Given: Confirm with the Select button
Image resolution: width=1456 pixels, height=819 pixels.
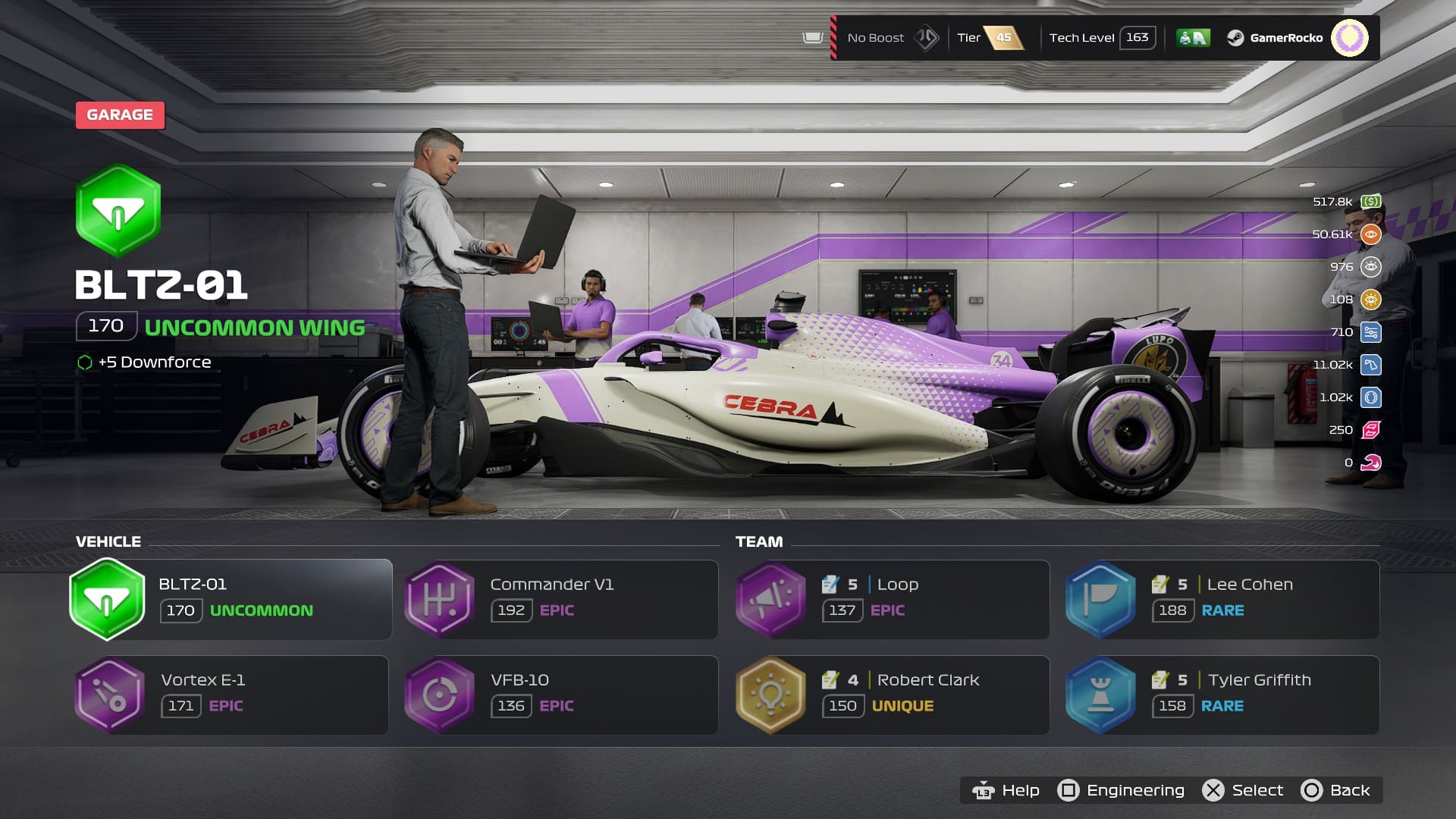Looking at the screenshot, I should (x=1244, y=790).
